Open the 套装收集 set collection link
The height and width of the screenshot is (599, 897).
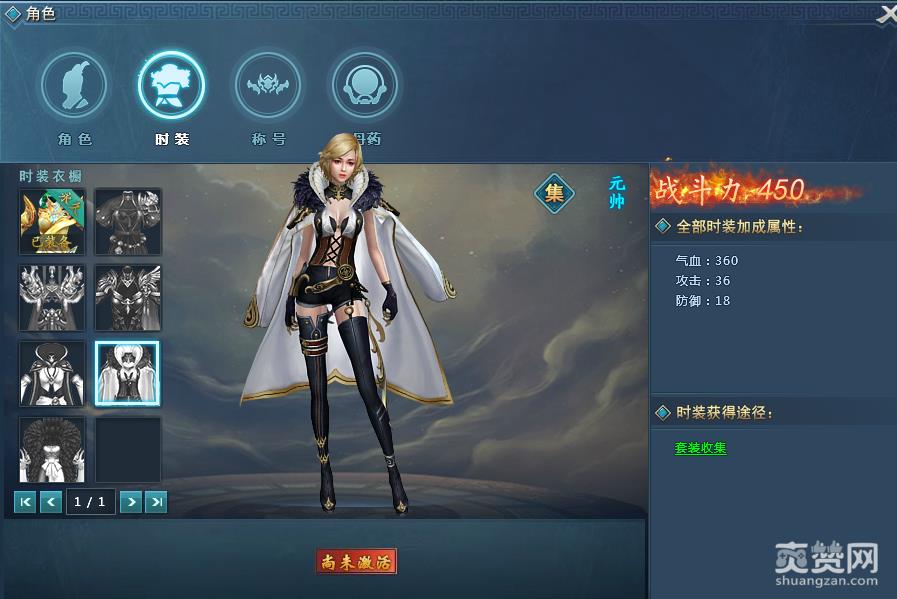point(700,448)
